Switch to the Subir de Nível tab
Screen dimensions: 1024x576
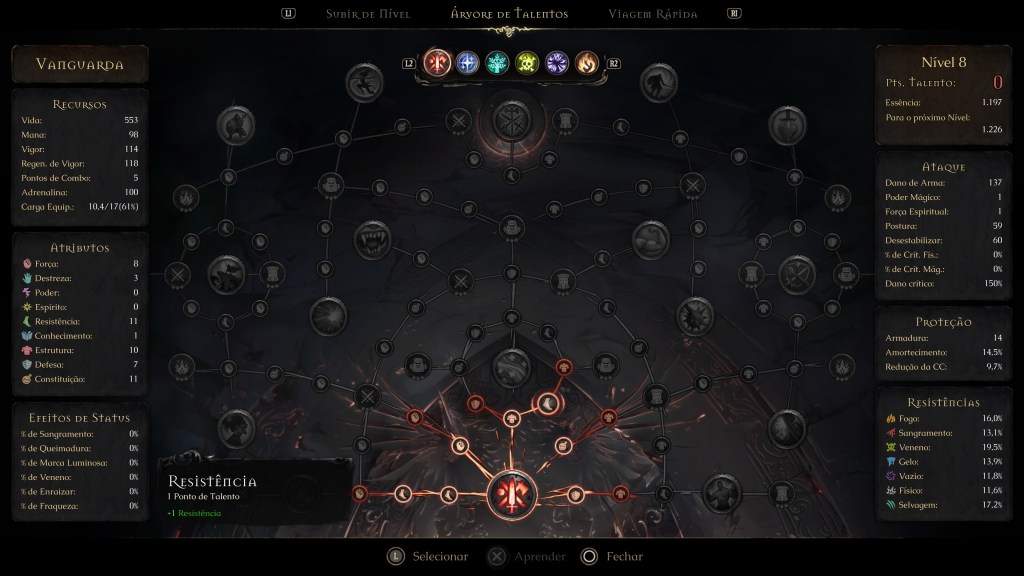(x=367, y=14)
